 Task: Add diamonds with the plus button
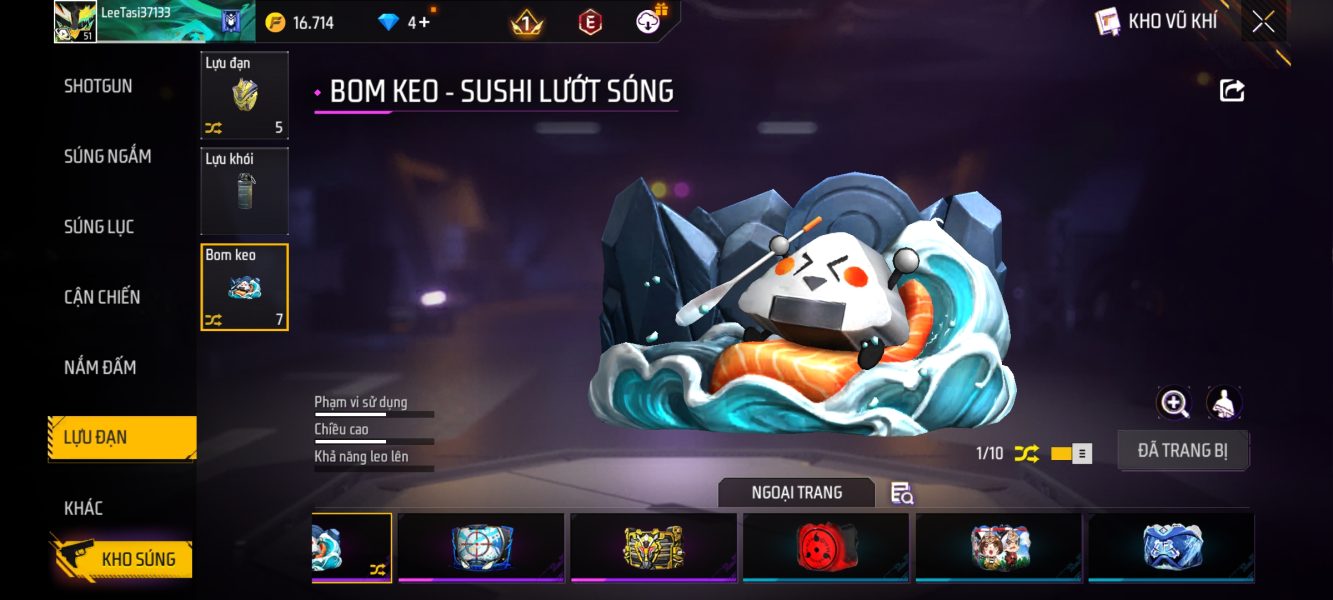pos(423,22)
